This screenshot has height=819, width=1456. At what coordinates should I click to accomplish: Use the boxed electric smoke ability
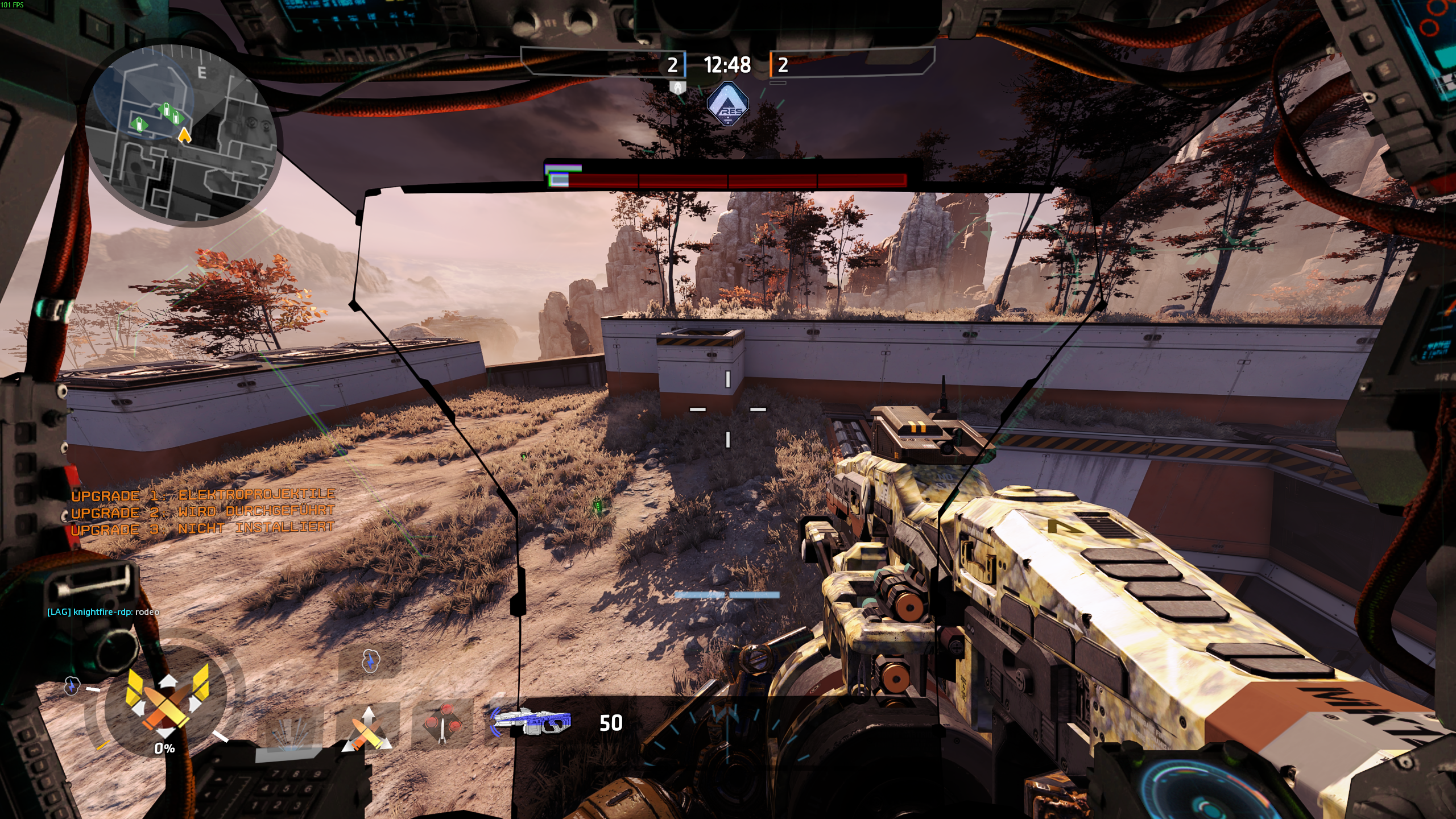point(370,661)
